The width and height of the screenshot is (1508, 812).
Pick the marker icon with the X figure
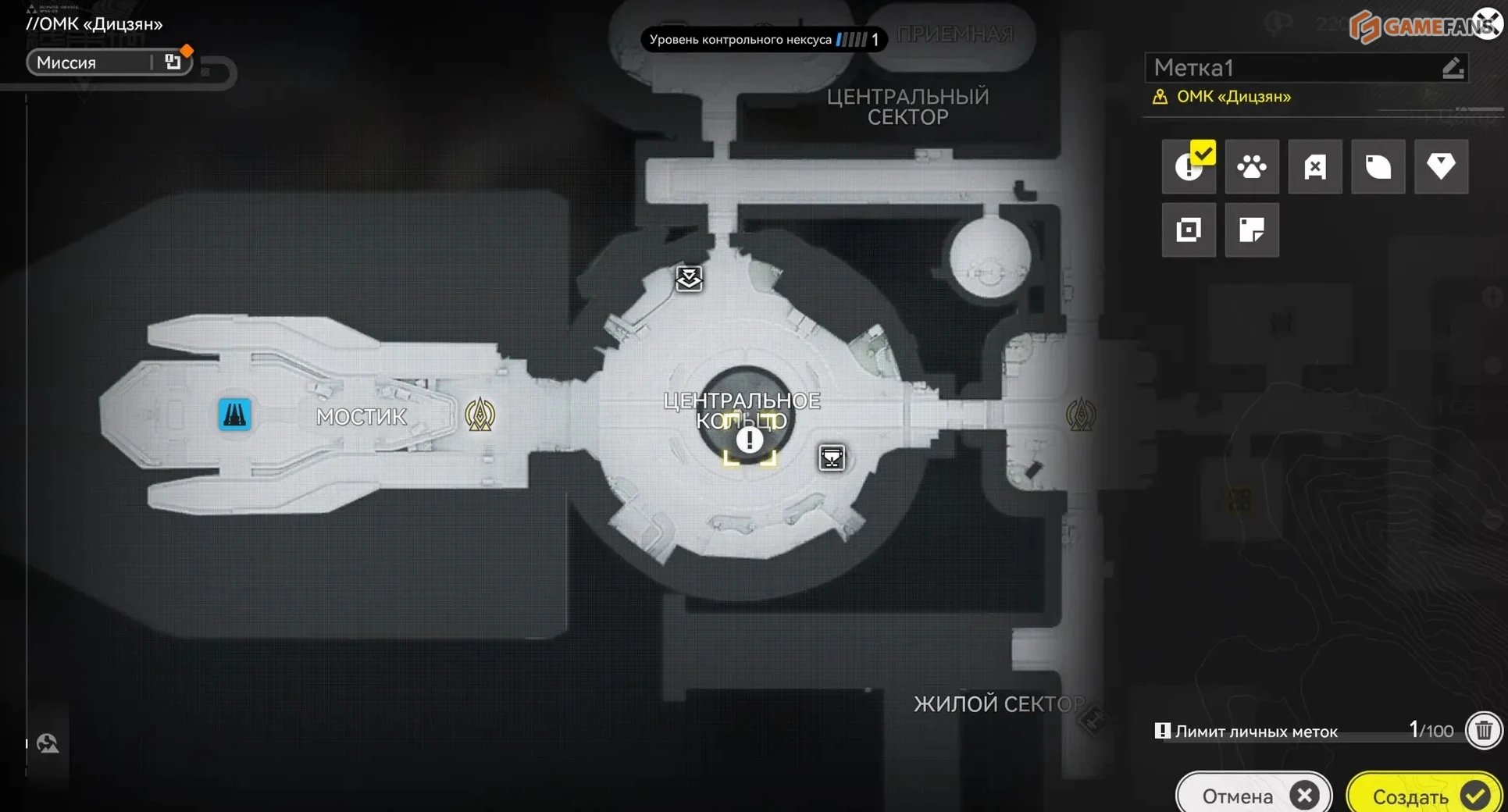pos(1315,166)
